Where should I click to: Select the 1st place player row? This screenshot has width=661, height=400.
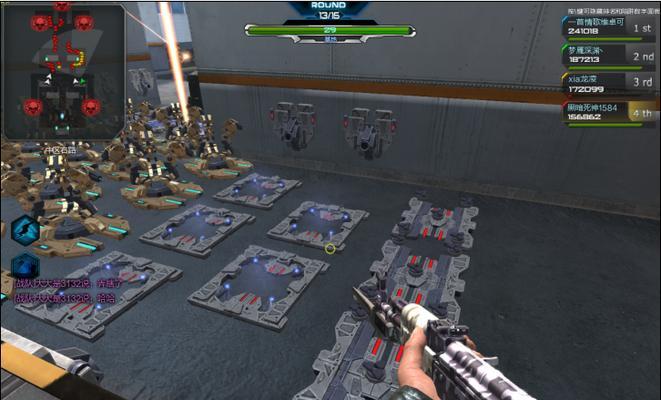coord(610,25)
